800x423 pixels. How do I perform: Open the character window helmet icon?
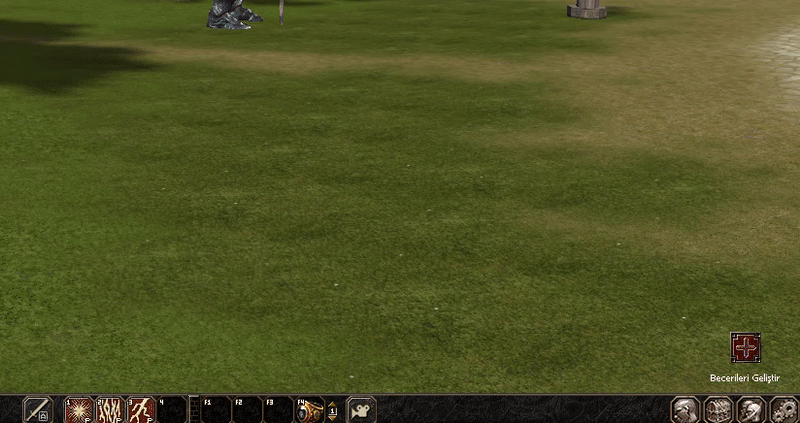(686, 410)
